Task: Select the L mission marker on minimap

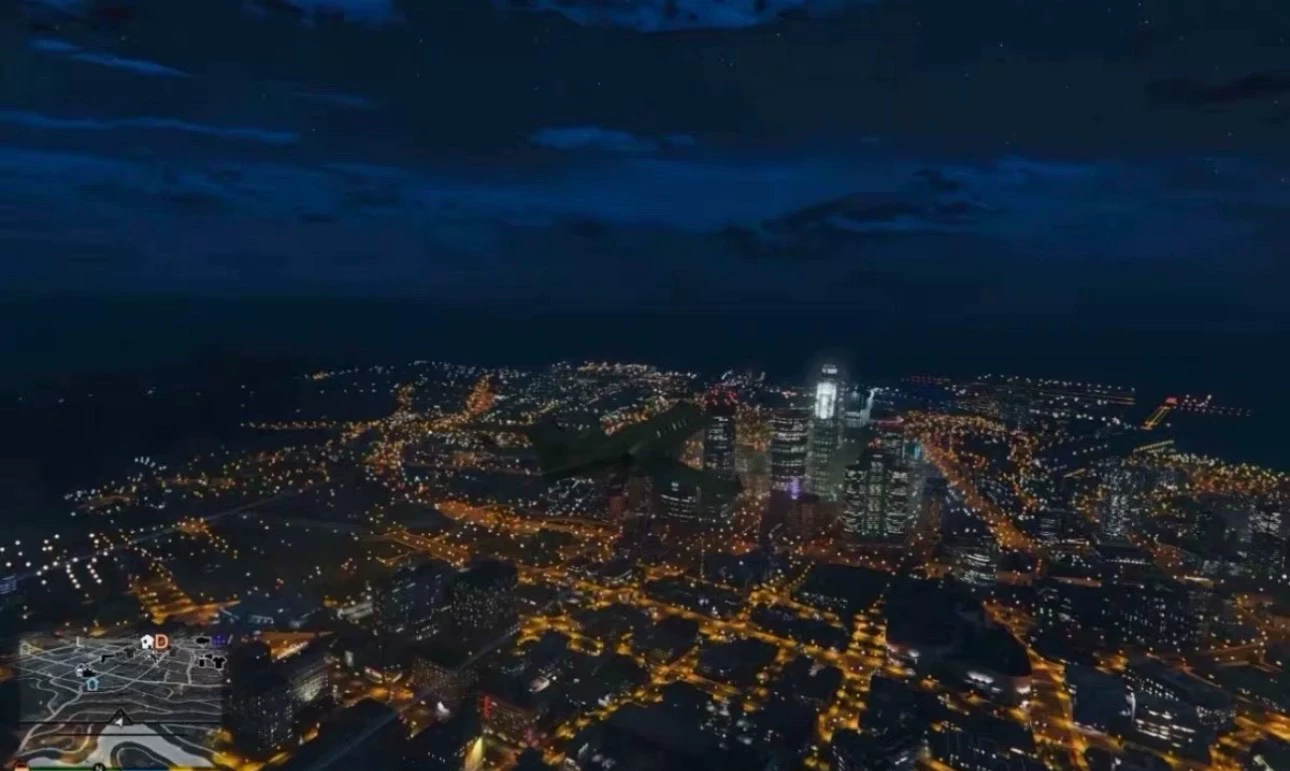Action: click(78, 641)
